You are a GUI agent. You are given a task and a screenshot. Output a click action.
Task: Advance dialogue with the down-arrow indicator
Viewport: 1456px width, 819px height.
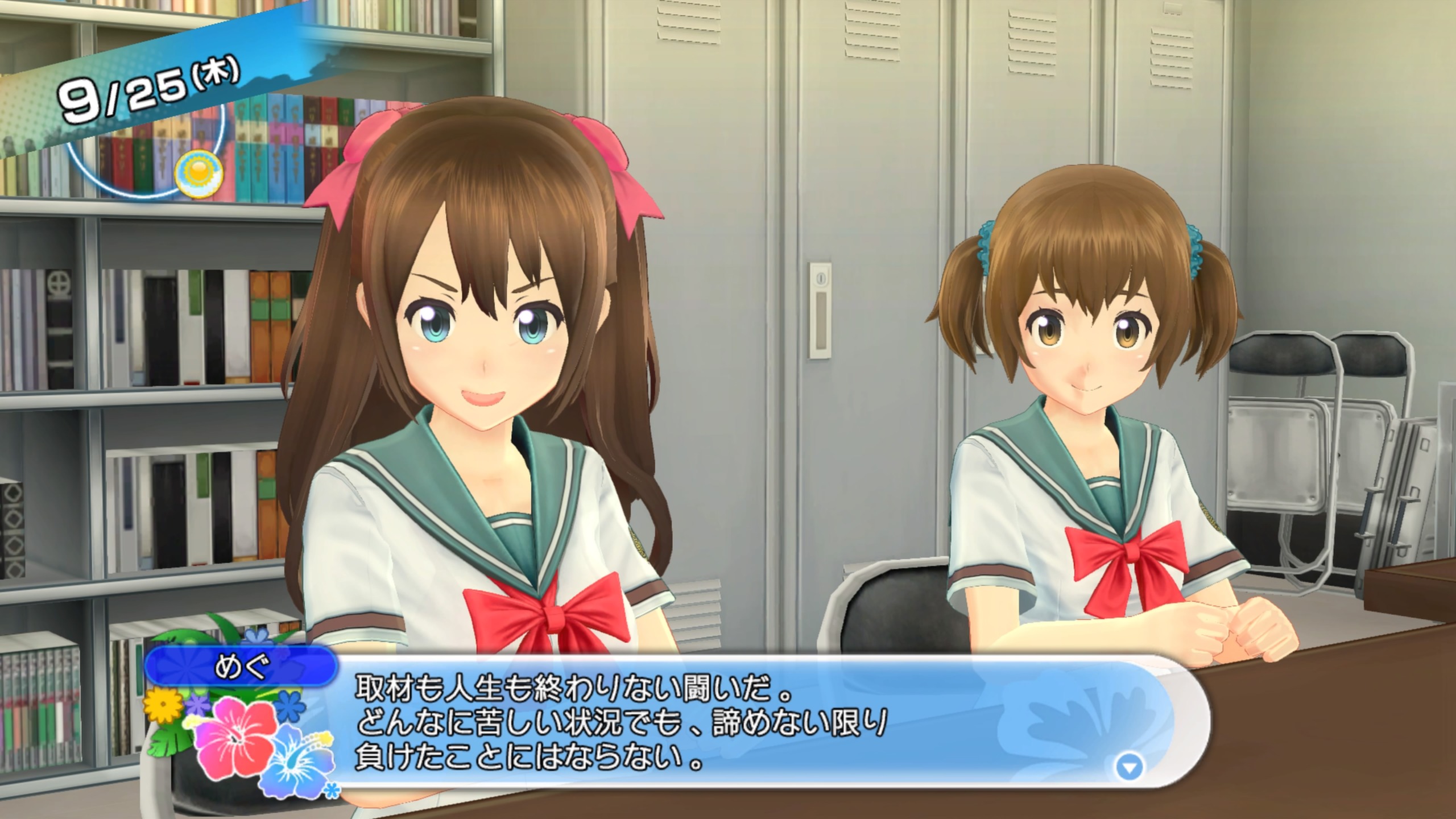(1129, 768)
